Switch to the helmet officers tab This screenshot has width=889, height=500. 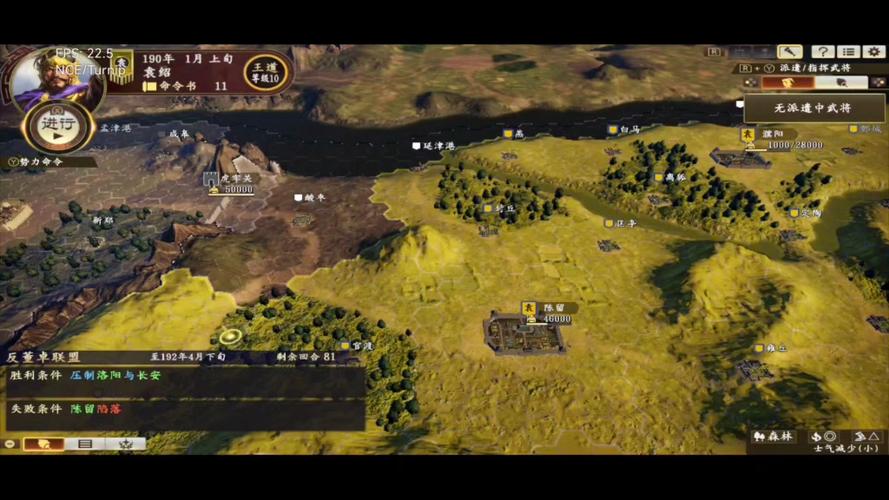point(842,83)
